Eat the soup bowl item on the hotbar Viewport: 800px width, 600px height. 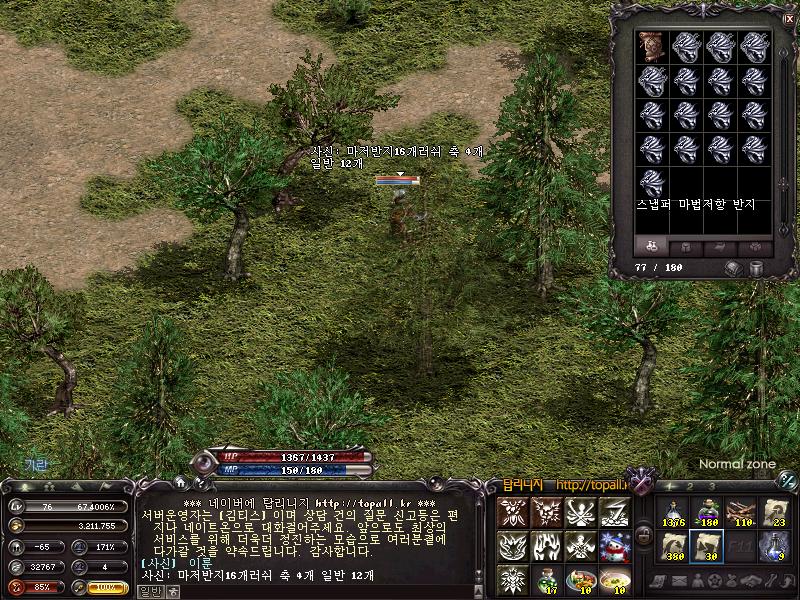(x=615, y=578)
